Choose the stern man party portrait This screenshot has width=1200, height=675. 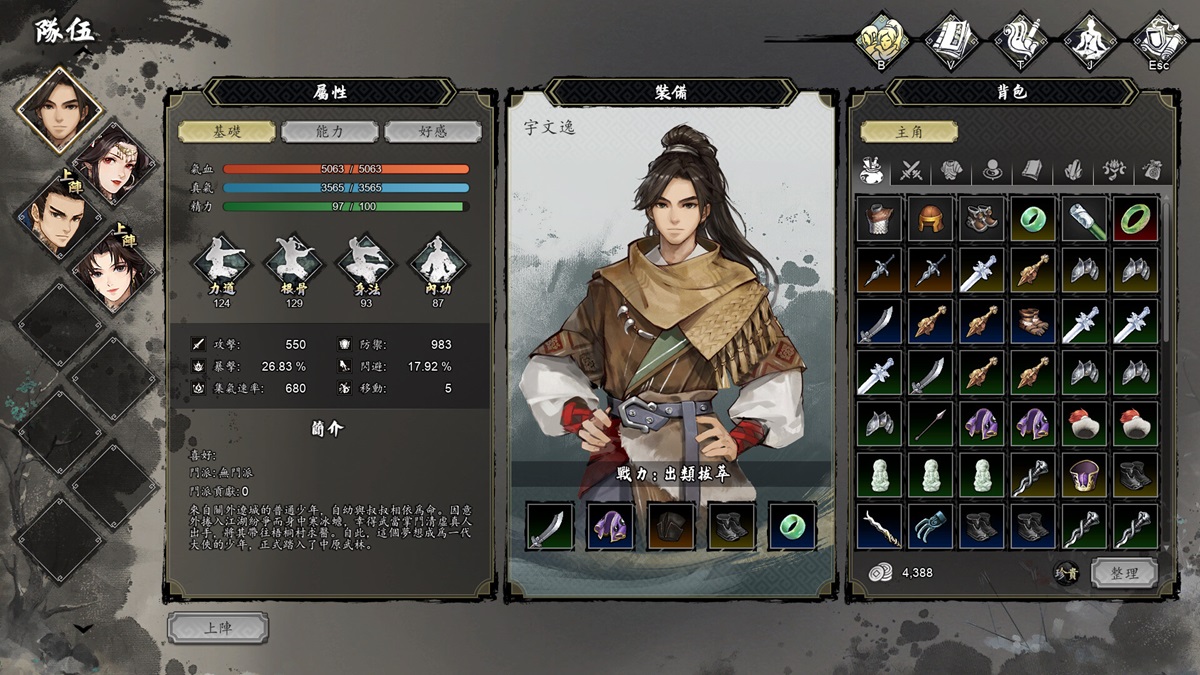click(59, 216)
